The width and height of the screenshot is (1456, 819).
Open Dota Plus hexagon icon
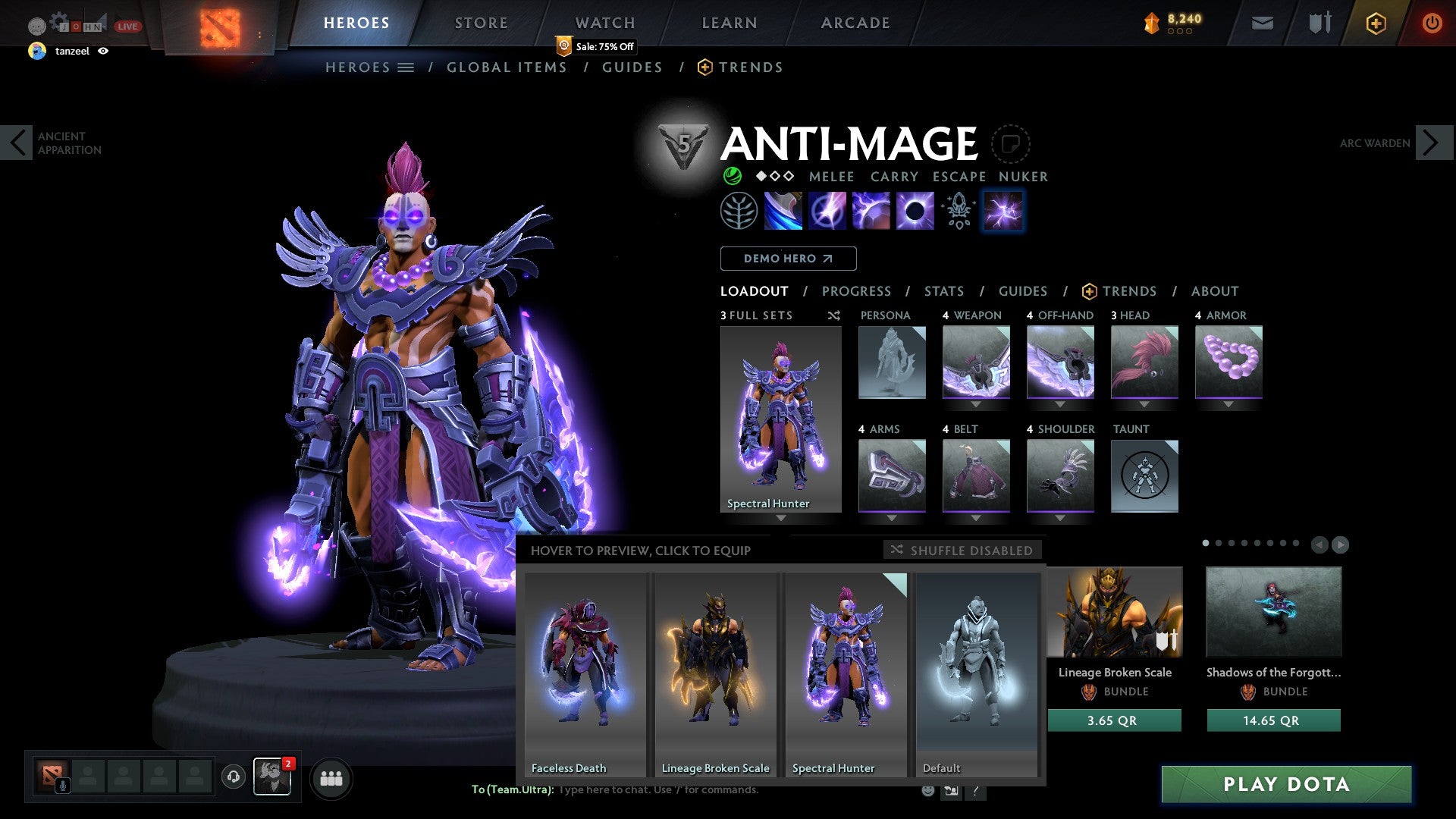(x=1375, y=23)
